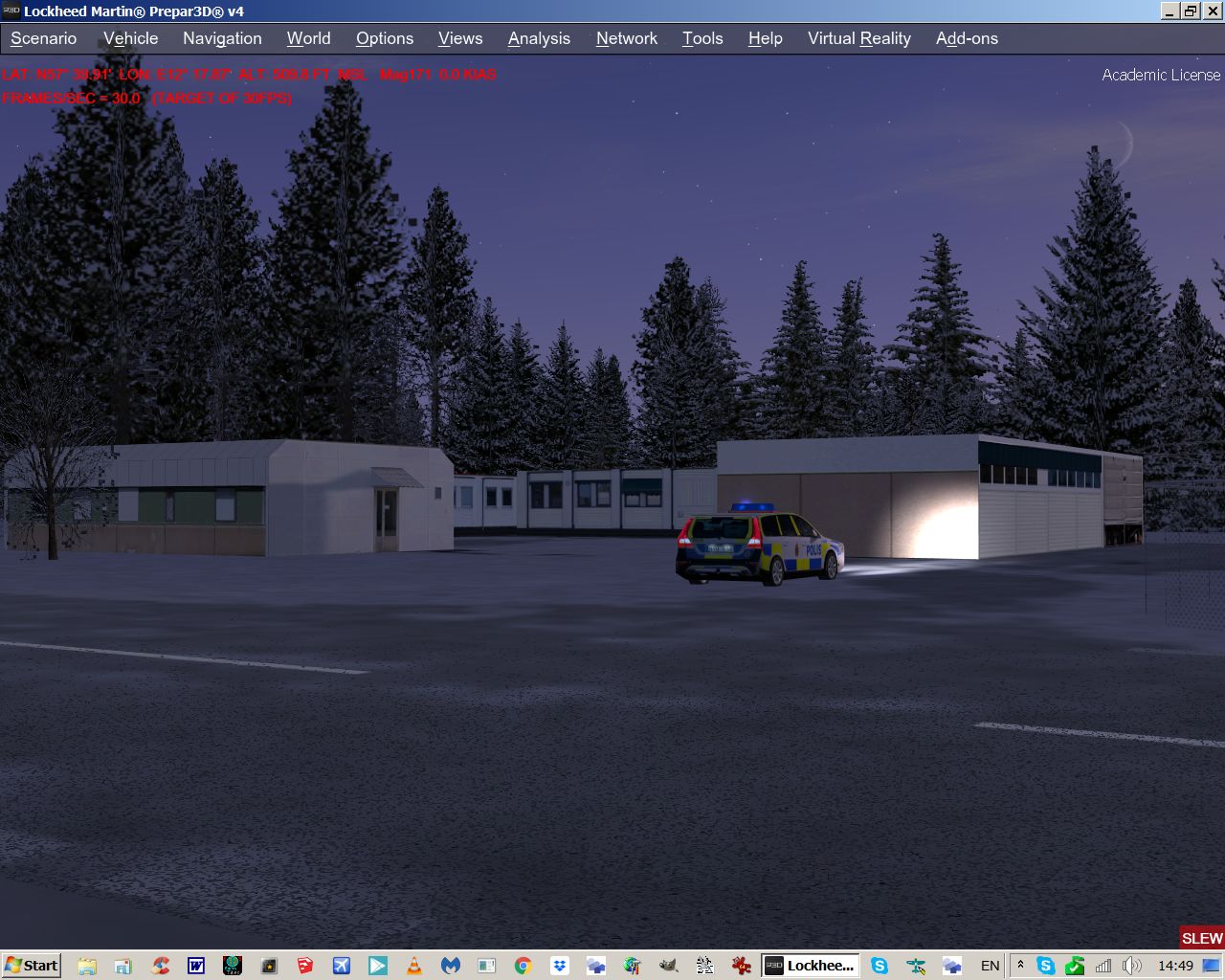Launch VLC media player from the taskbar
Viewport: 1225px width, 980px height.
(413, 965)
